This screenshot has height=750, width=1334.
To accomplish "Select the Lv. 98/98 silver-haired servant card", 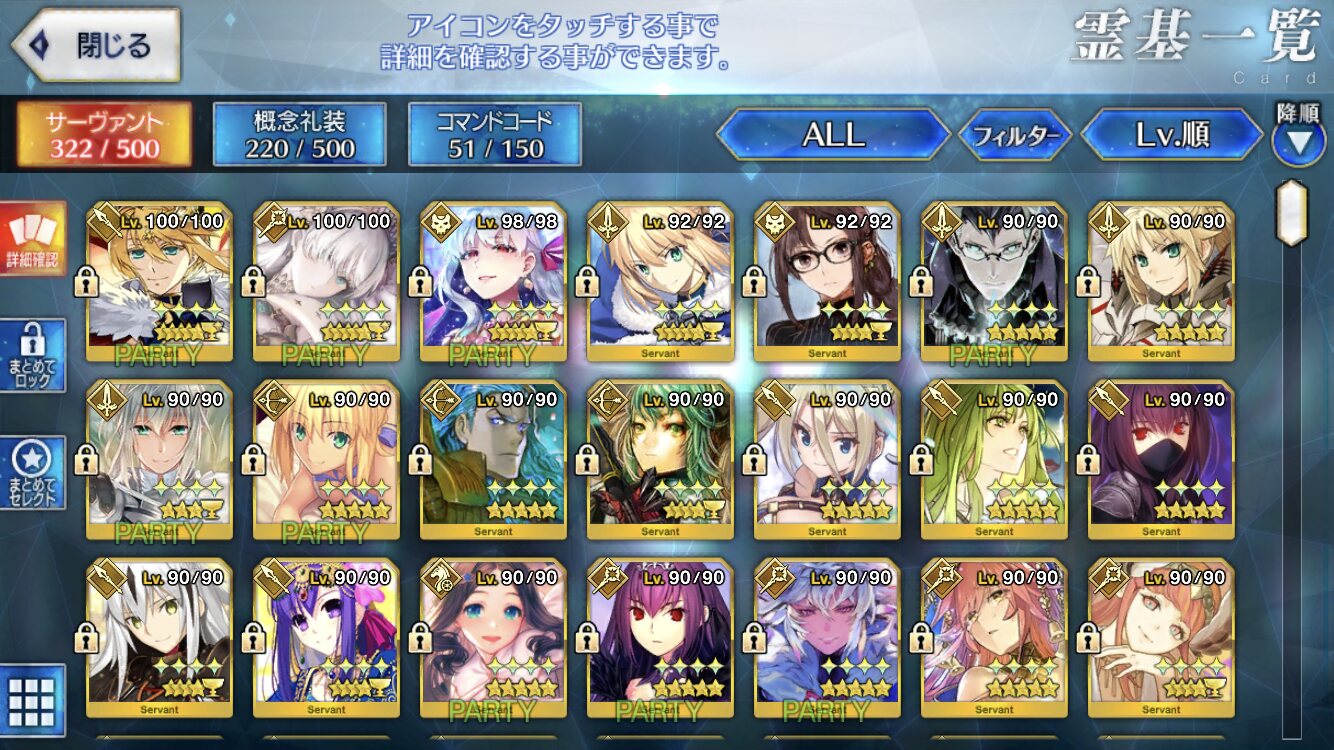I will coord(493,280).
